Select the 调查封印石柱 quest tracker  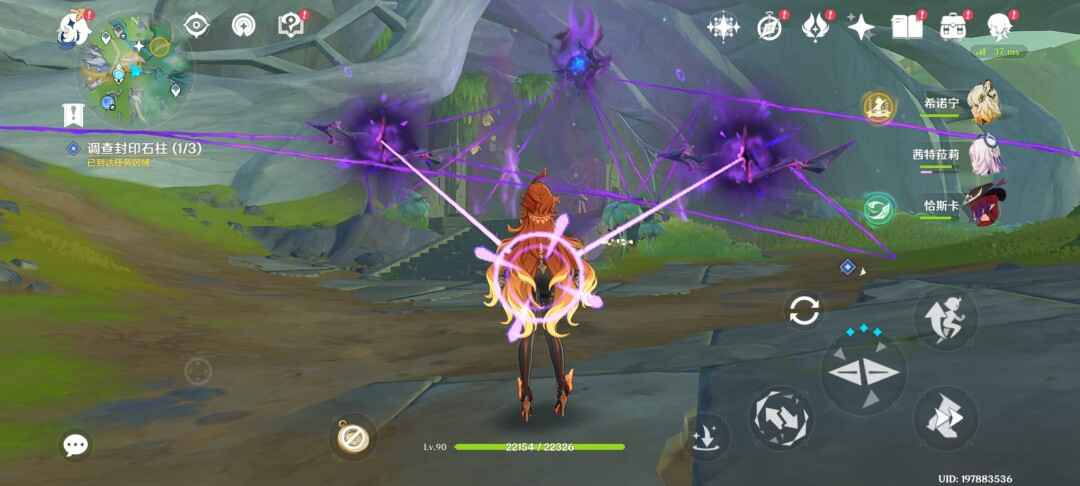138,149
